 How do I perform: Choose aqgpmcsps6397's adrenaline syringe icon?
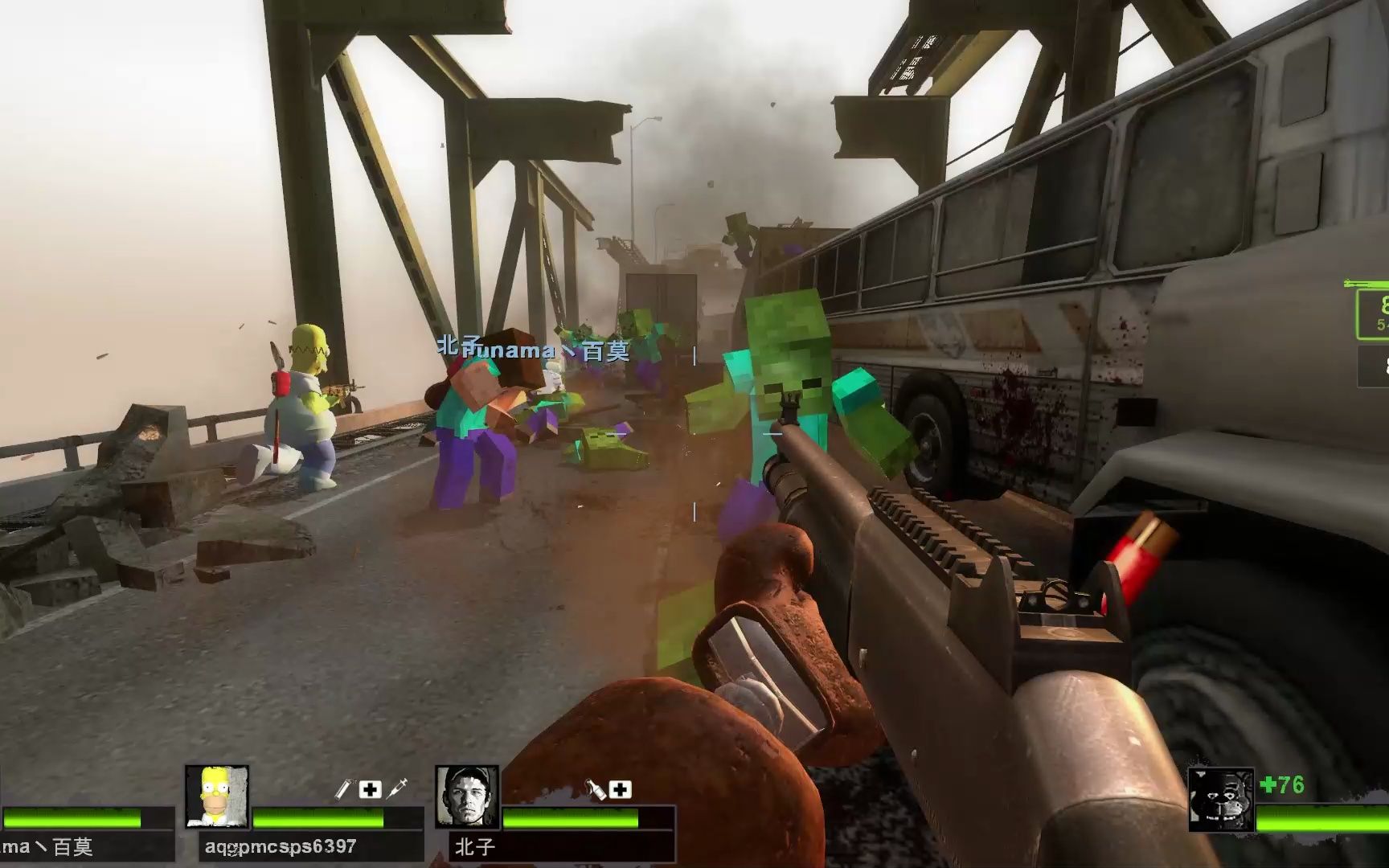tap(397, 789)
